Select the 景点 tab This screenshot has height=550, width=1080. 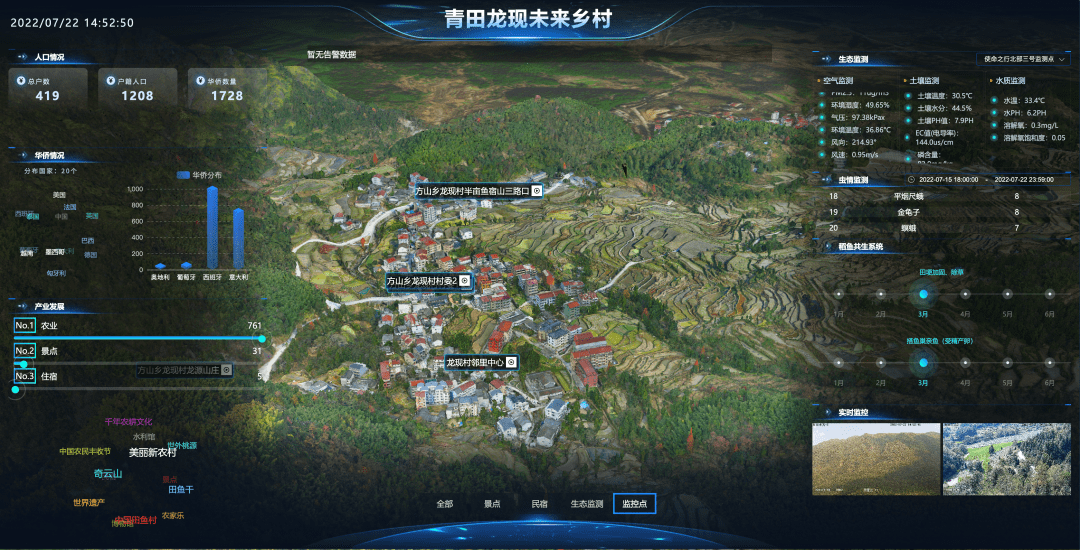coord(492,504)
